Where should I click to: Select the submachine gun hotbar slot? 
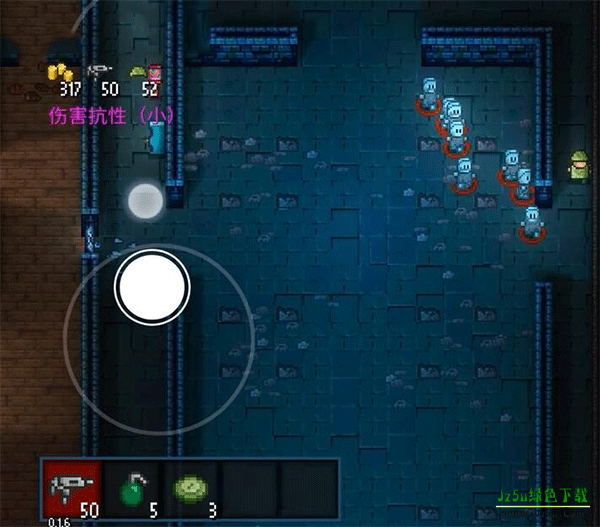(71, 490)
